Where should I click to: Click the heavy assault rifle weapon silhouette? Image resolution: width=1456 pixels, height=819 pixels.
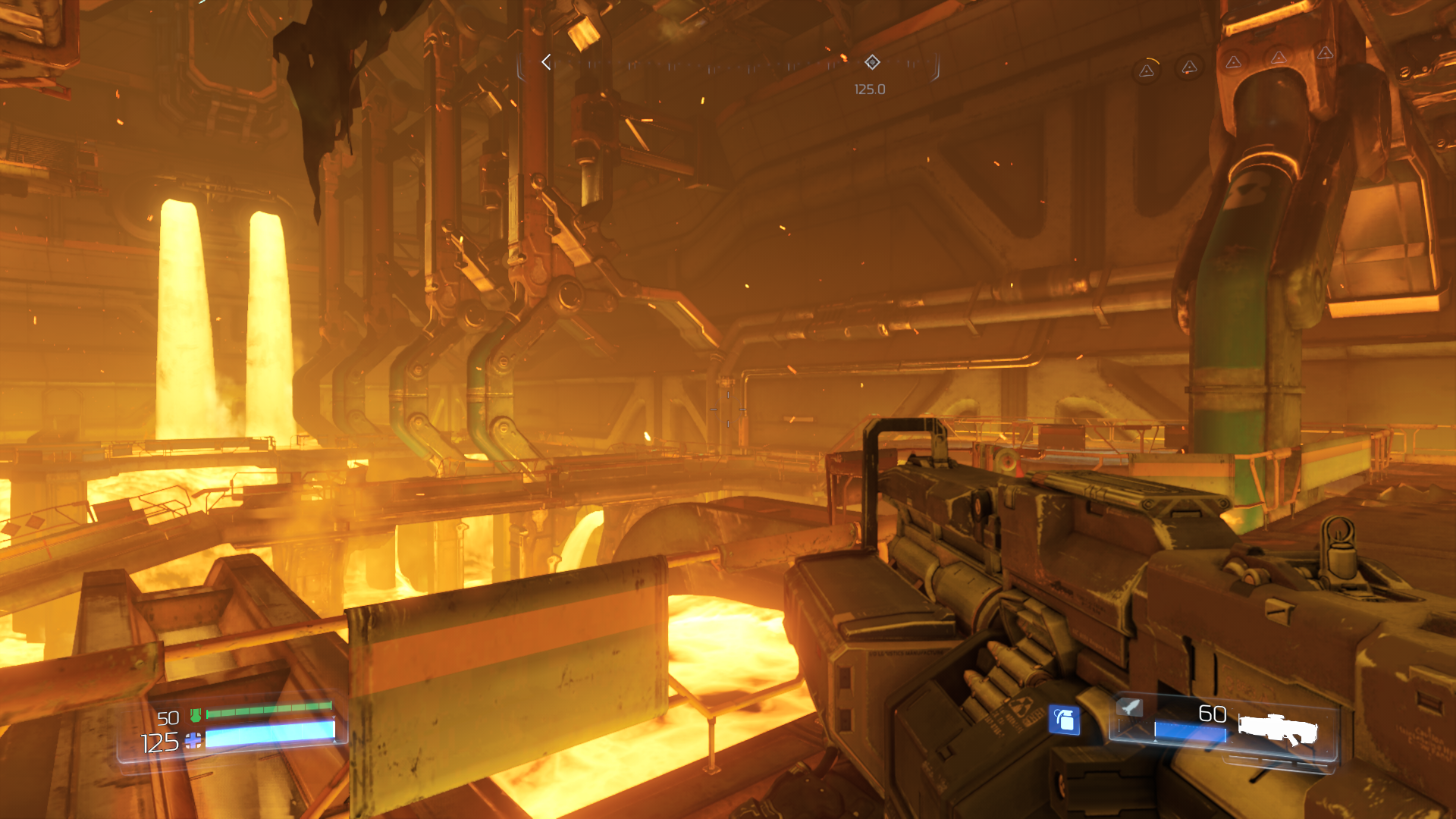[x=1278, y=730]
